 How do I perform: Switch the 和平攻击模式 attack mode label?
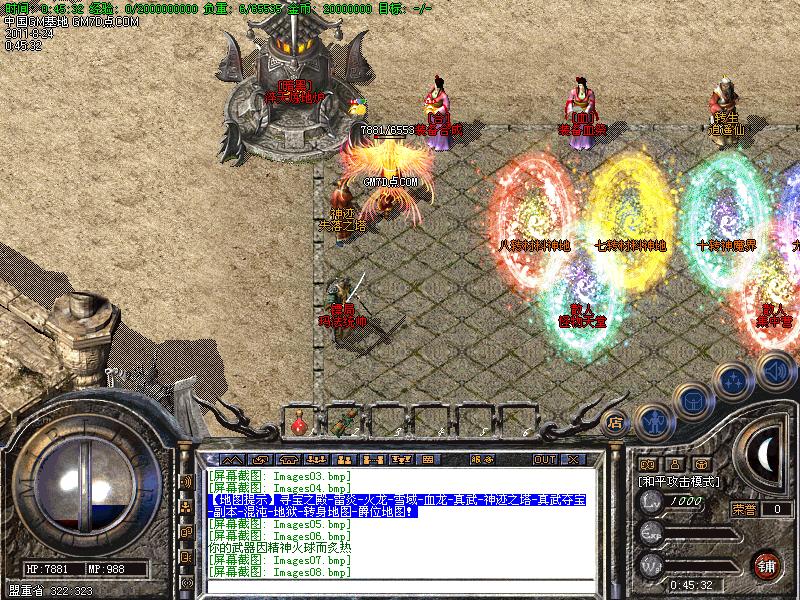point(680,481)
